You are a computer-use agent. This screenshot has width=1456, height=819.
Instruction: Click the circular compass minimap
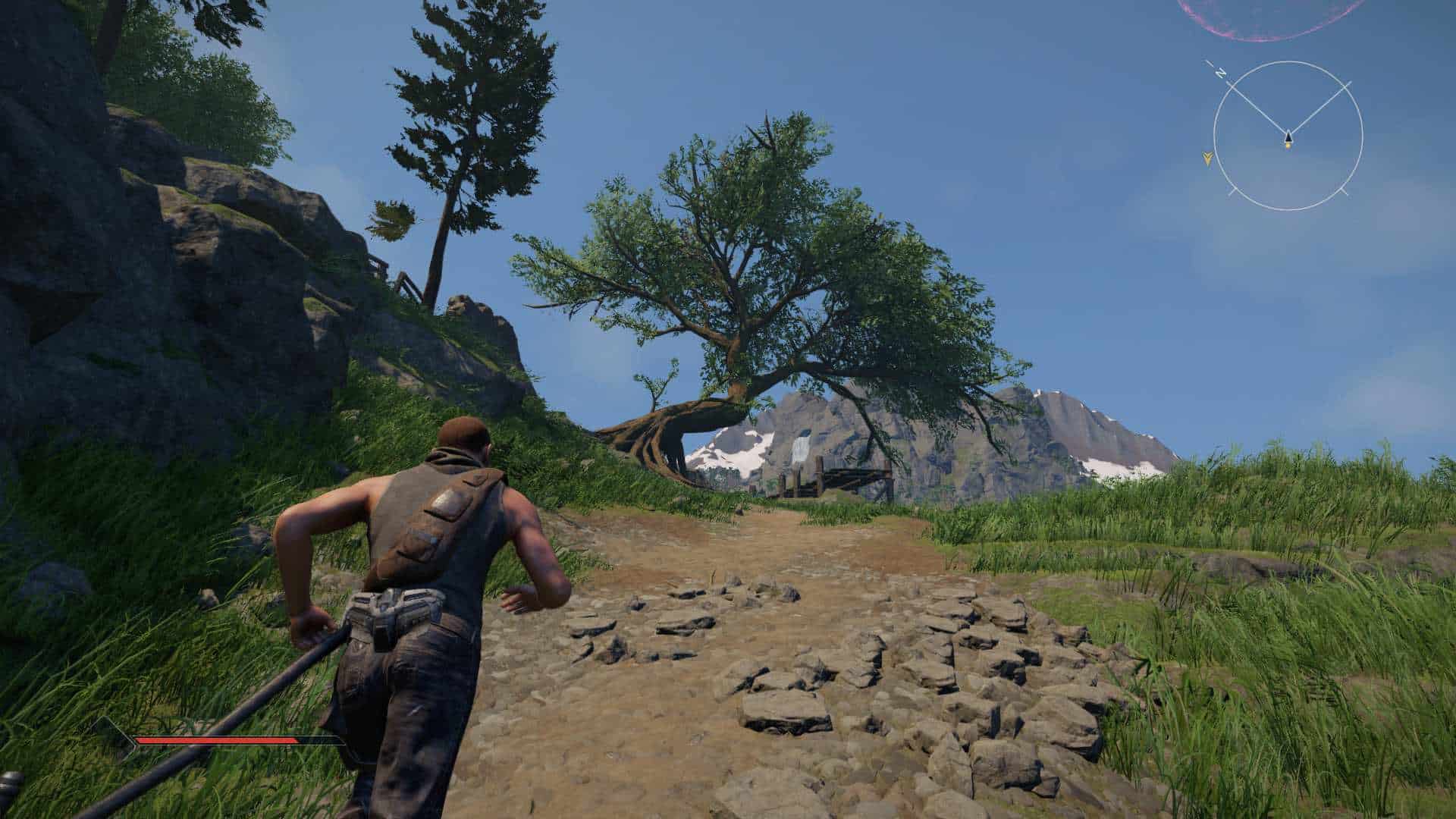click(1288, 136)
